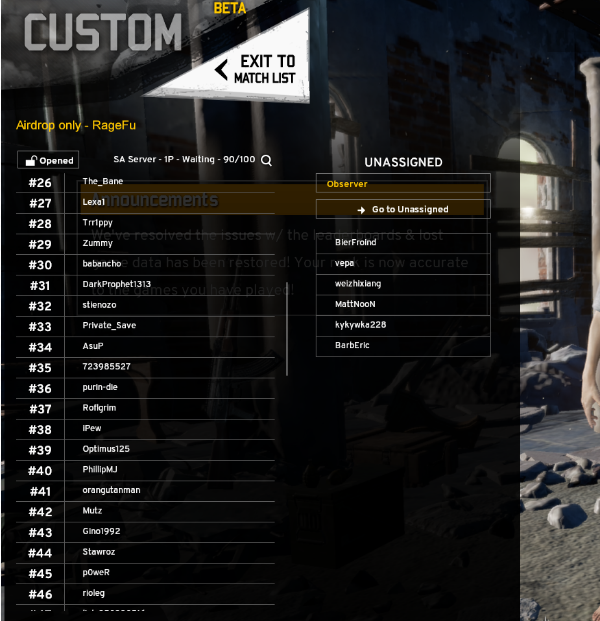Toggle the Opened lock button
This screenshot has width=600, height=621.
click(x=48, y=160)
